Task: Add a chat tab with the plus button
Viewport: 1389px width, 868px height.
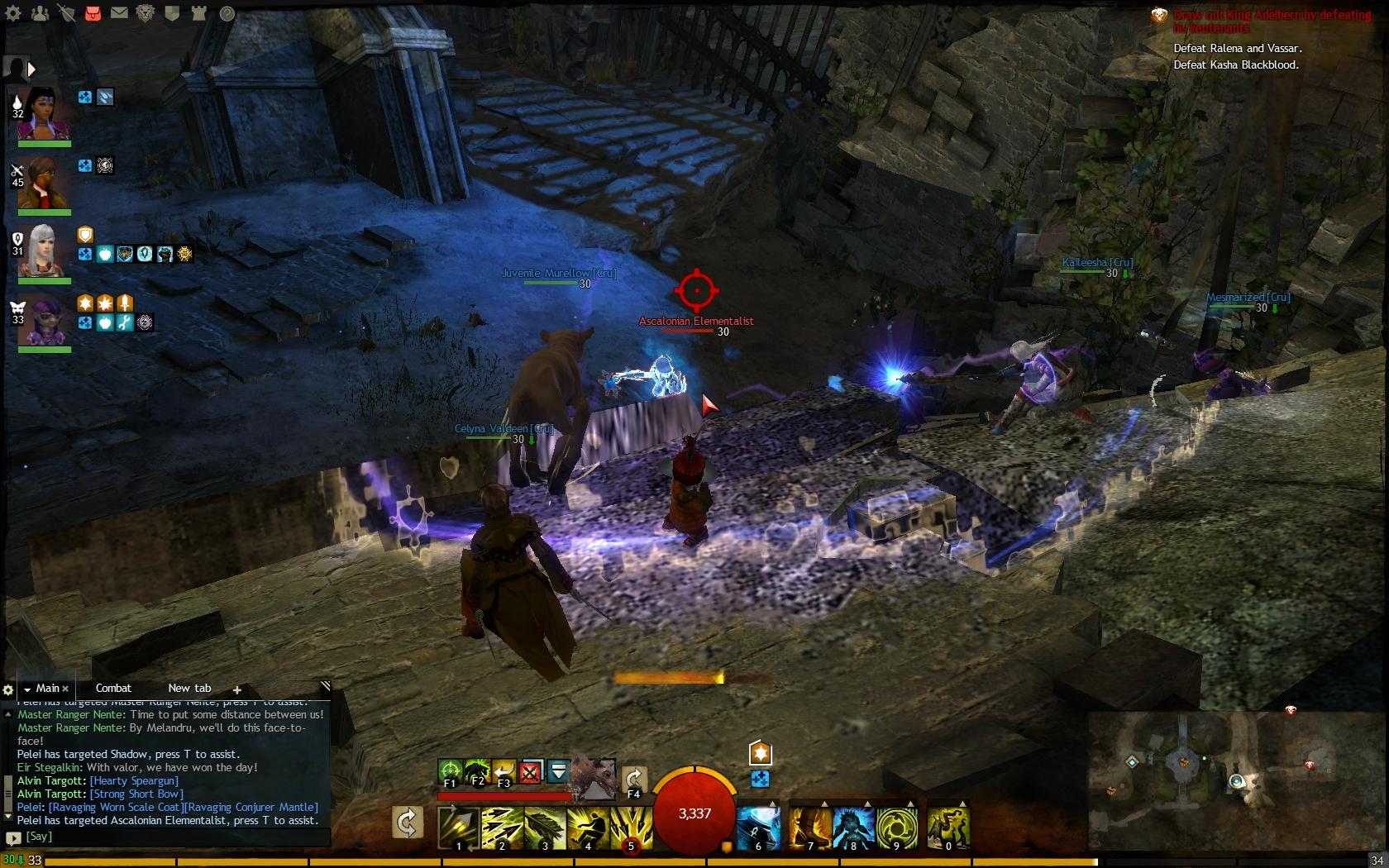Action: [x=237, y=689]
